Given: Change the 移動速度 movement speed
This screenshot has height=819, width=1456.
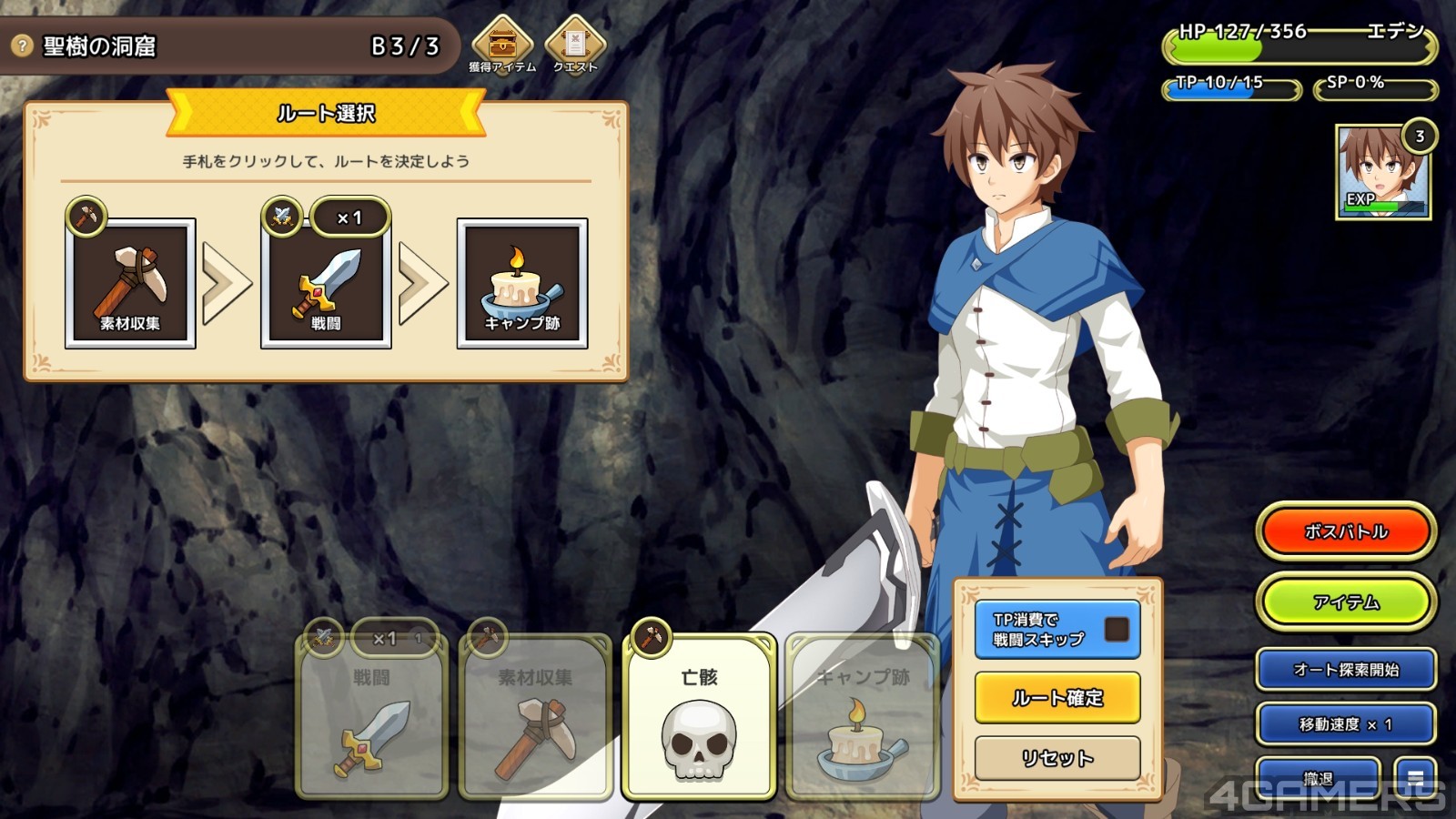Looking at the screenshot, I should pos(1346,724).
